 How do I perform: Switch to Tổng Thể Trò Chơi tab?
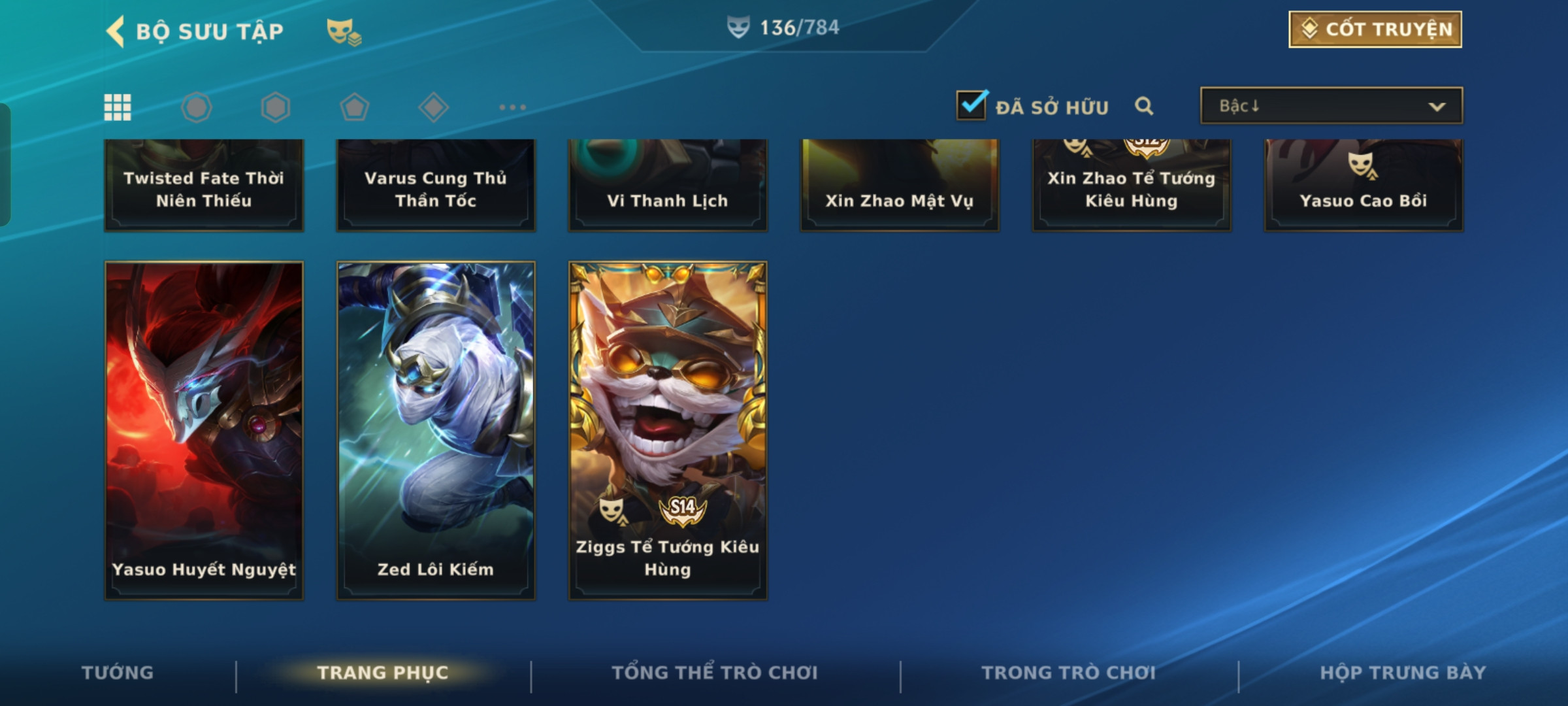click(715, 673)
